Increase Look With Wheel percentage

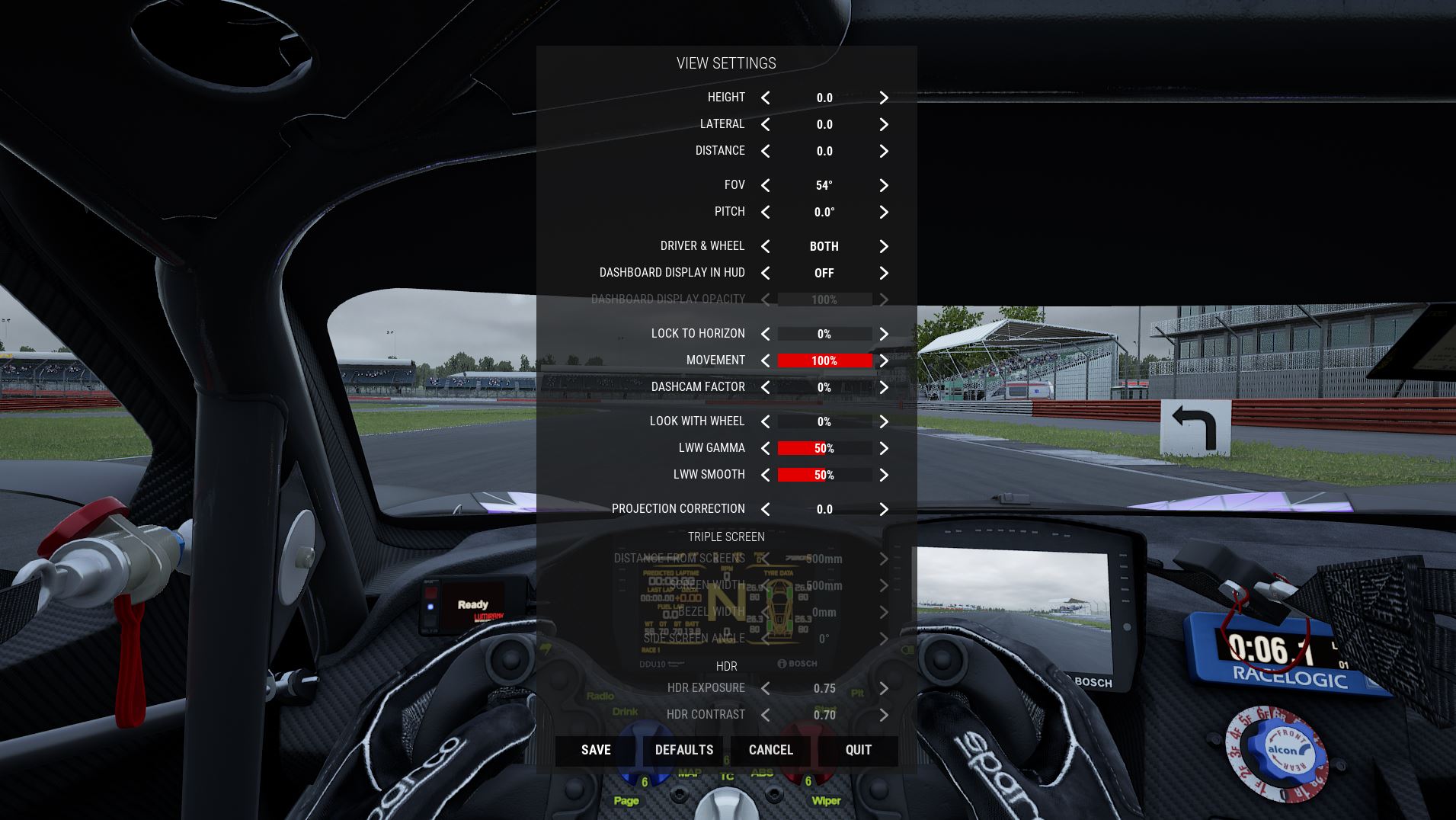884,421
